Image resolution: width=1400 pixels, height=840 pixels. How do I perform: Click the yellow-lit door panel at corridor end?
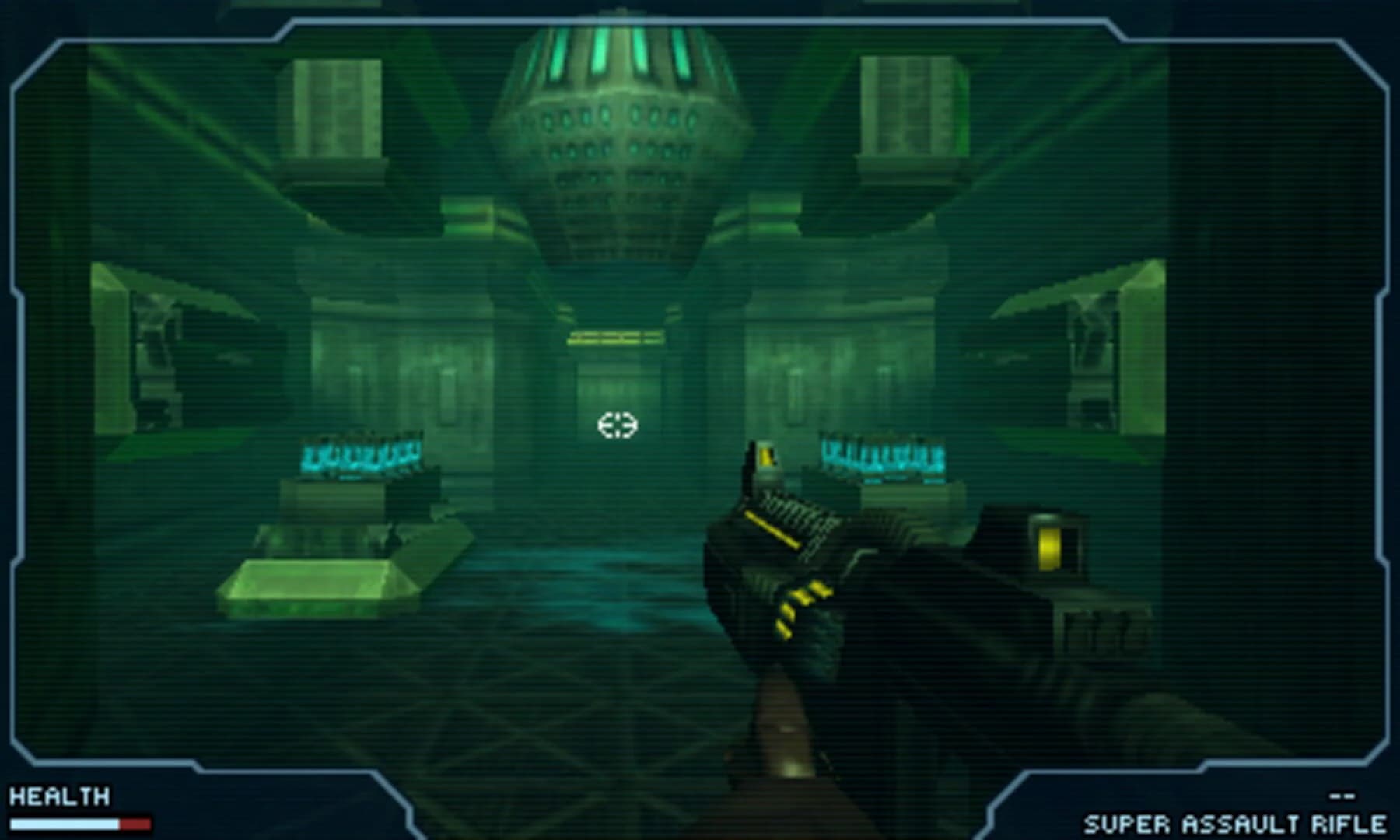click(x=614, y=337)
